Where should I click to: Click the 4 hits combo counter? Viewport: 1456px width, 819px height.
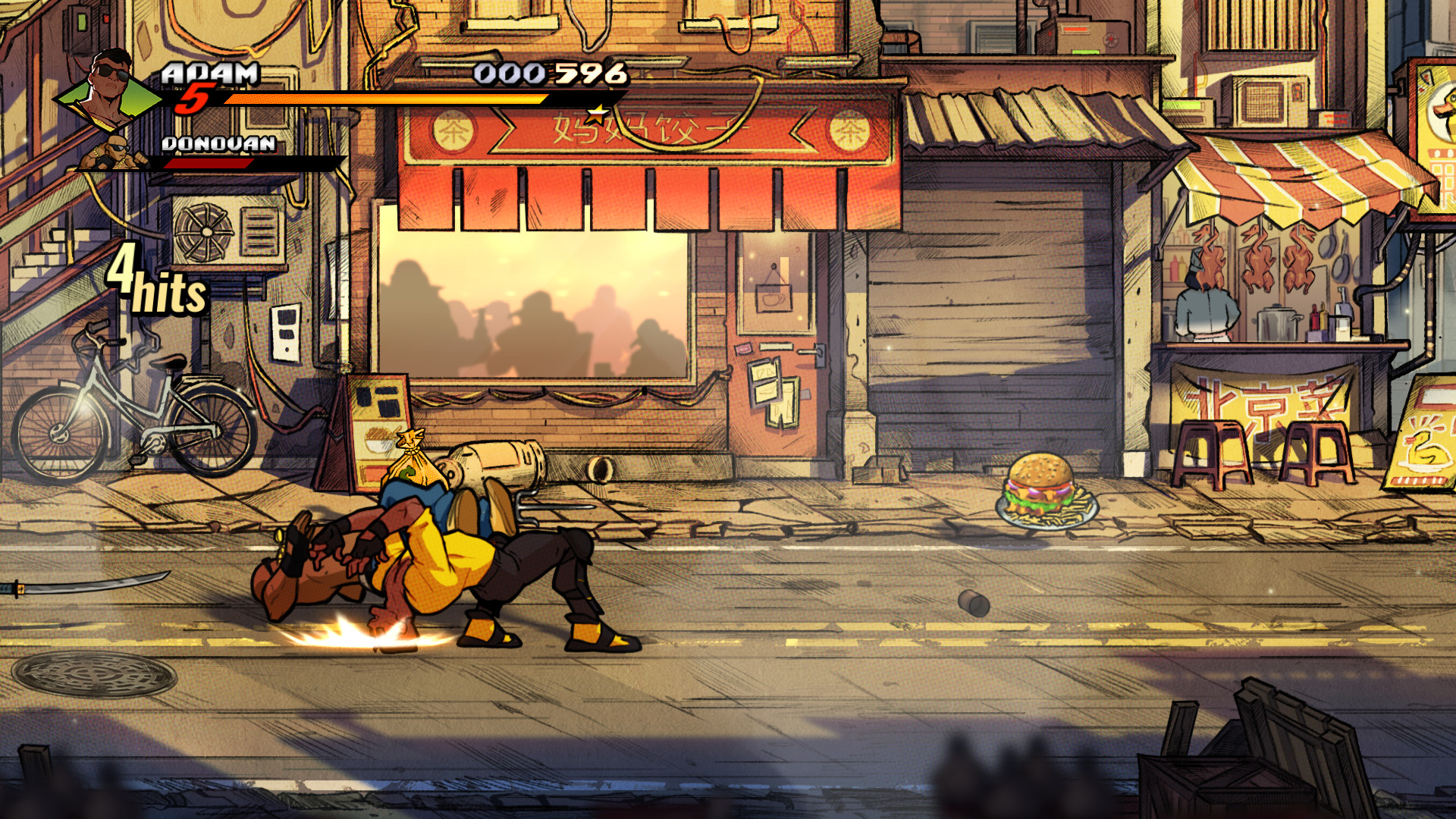coord(155,284)
